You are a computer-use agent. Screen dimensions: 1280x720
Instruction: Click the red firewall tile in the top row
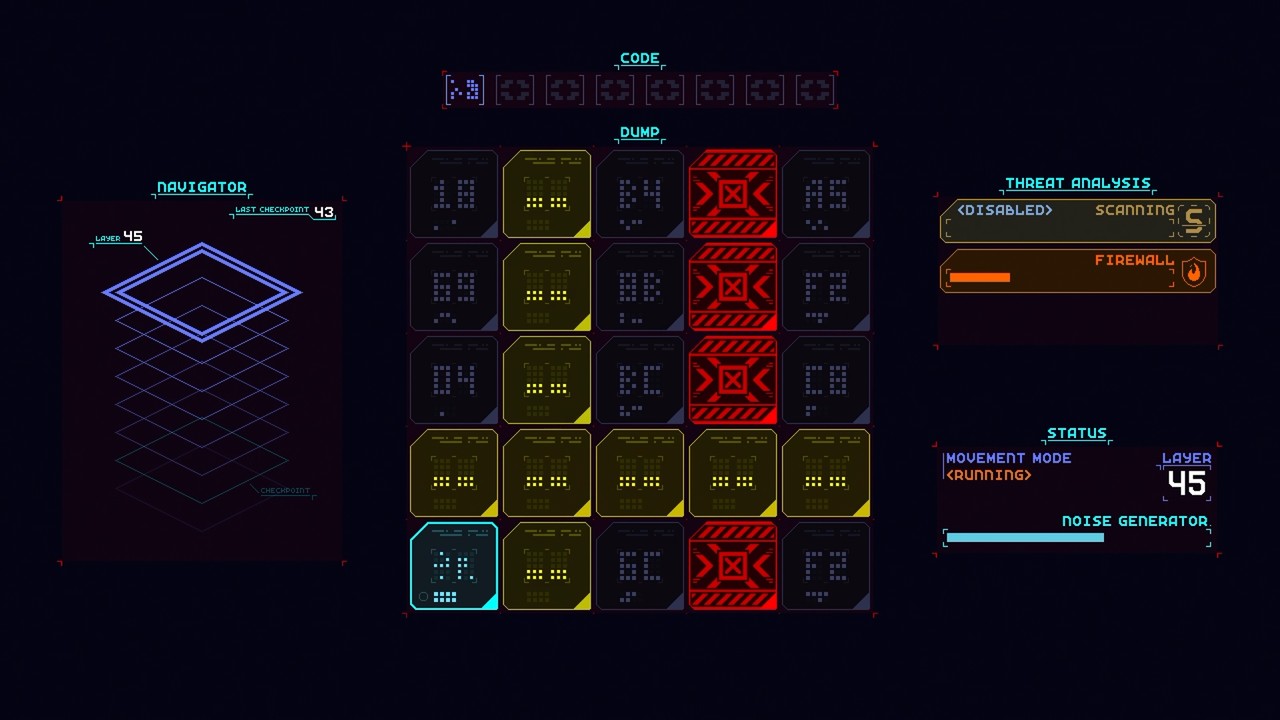pyautogui.click(x=733, y=194)
